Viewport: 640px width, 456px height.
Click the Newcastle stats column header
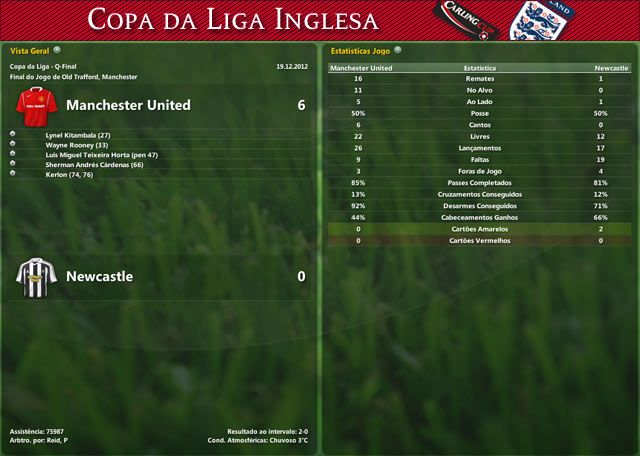coord(611,68)
